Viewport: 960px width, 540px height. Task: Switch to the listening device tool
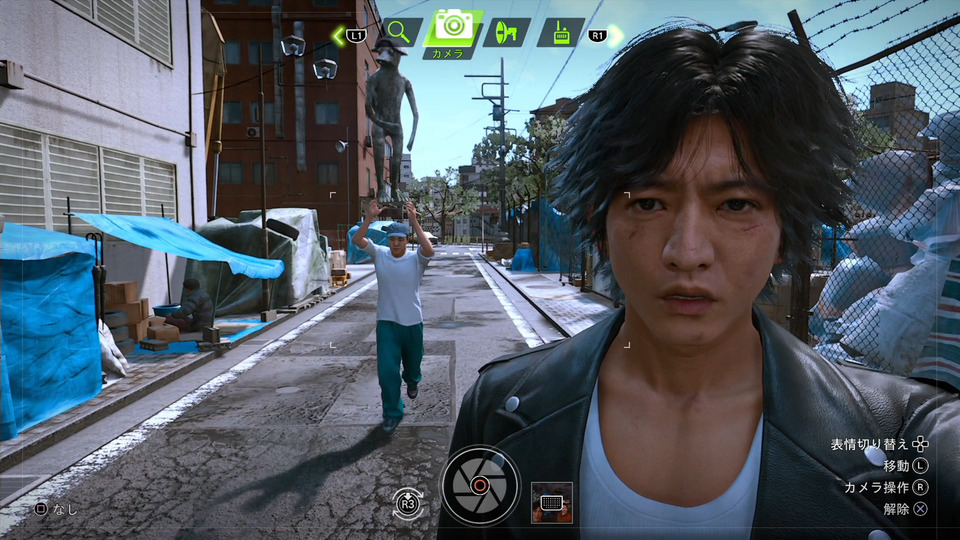point(507,32)
